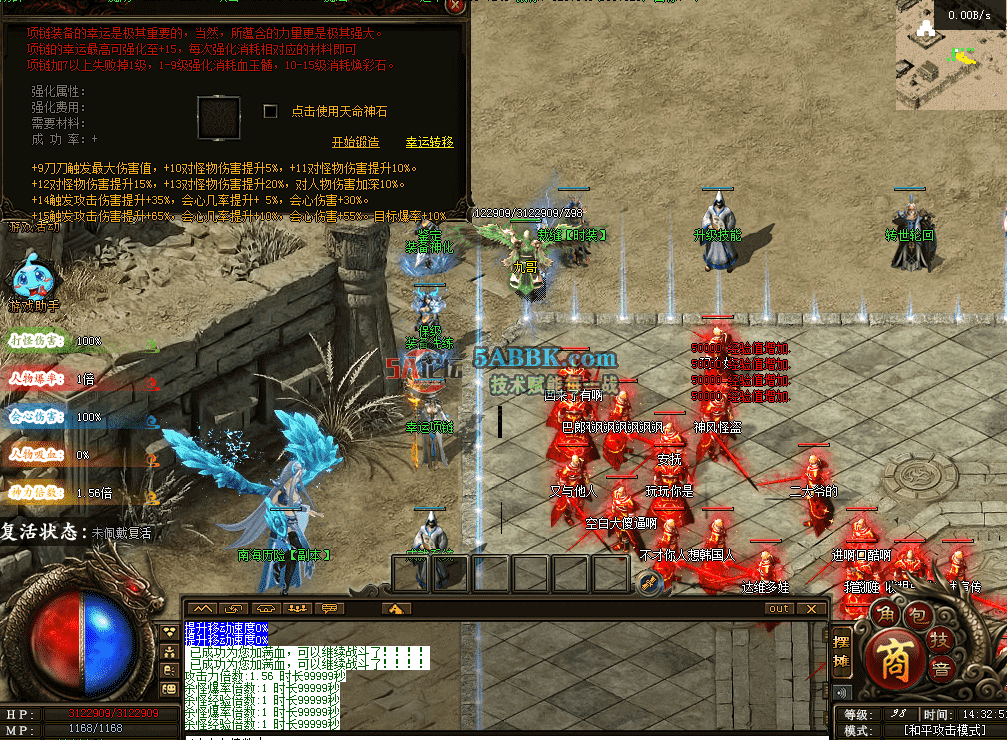
Task: Open the minimap
Action: 952,64
